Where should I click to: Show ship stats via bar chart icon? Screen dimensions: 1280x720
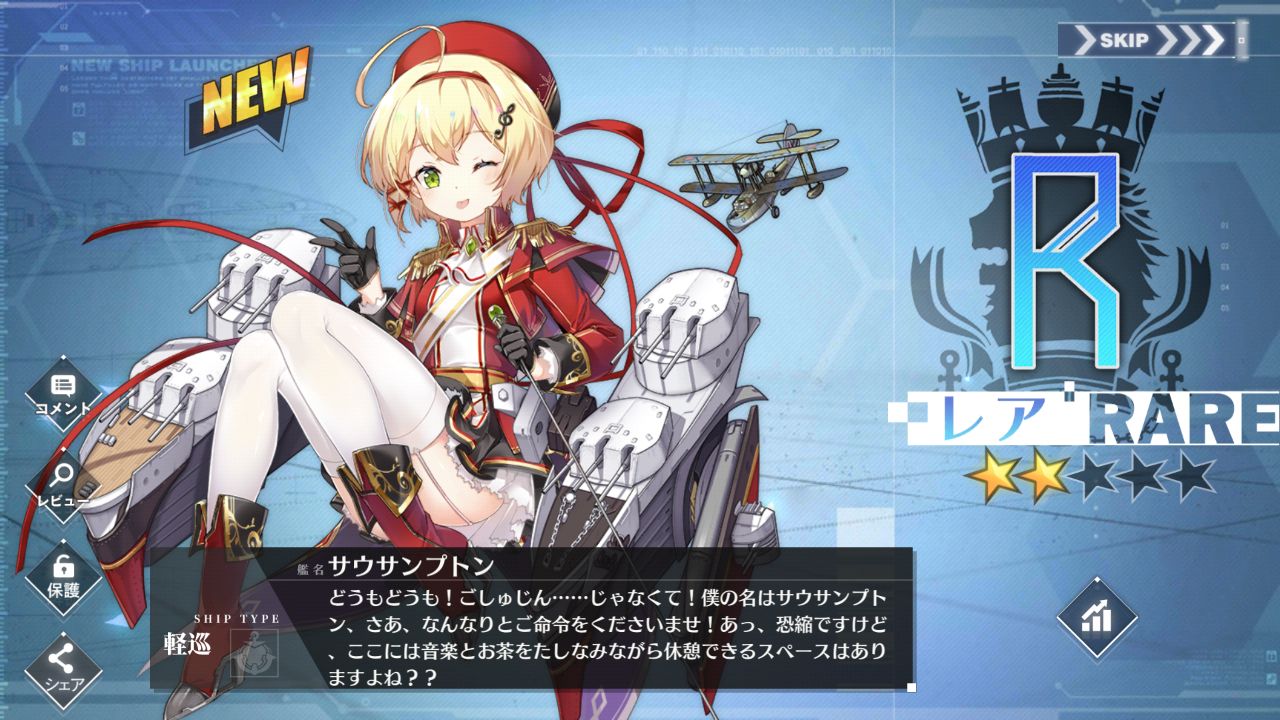tap(1096, 617)
